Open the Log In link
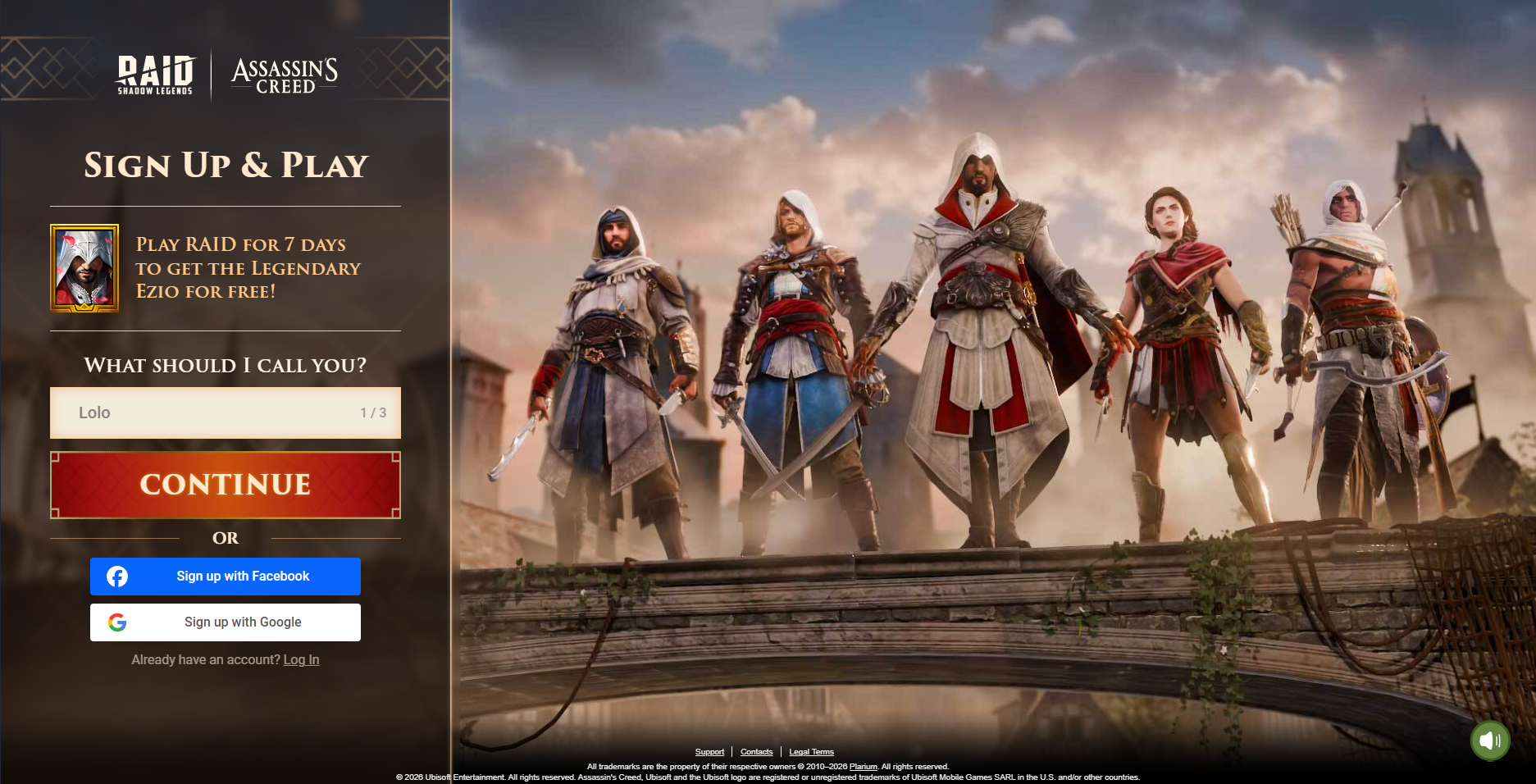Viewport: 1536px width, 784px height. click(301, 660)
